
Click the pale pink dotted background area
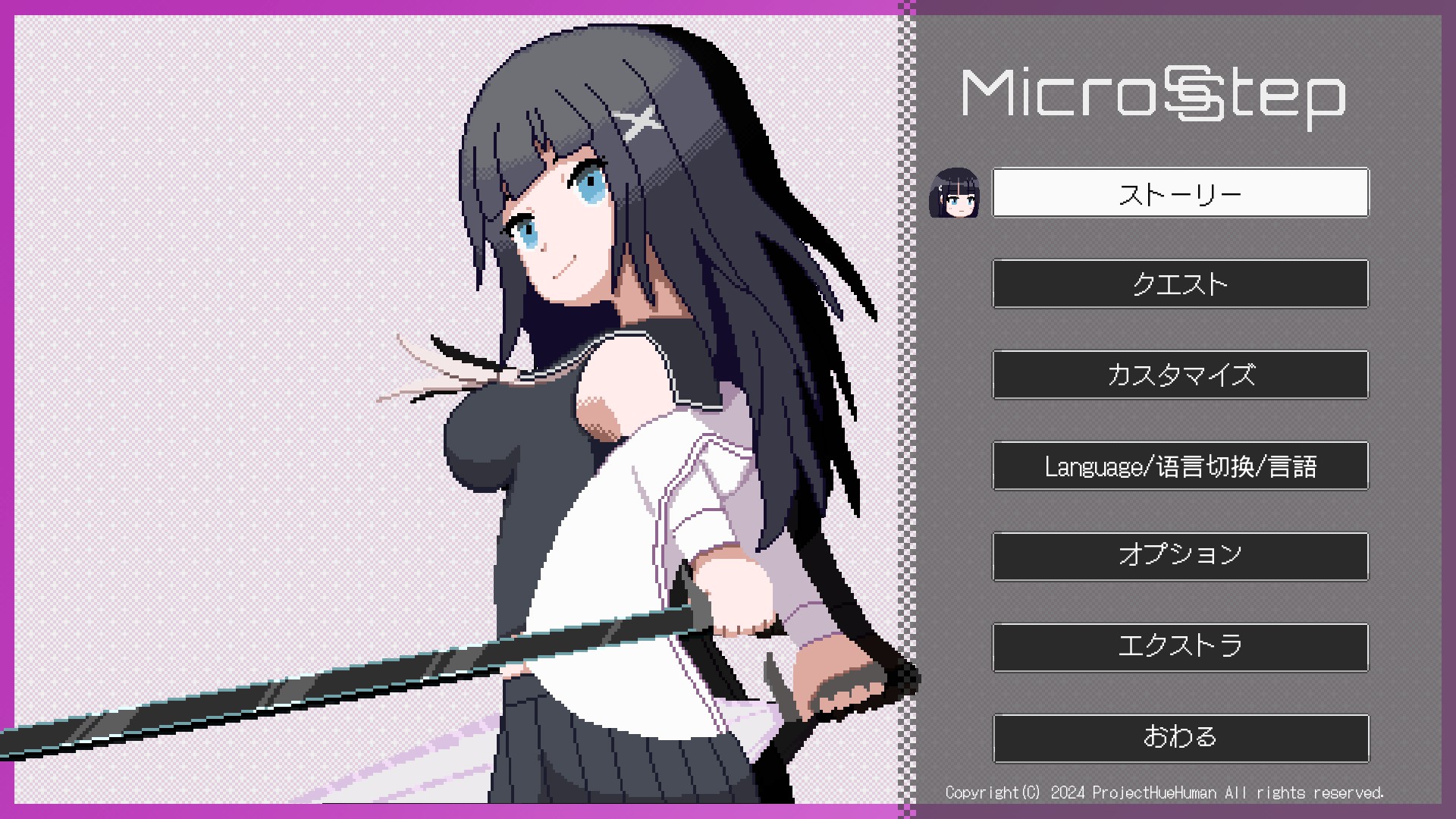tap(190, 227)
